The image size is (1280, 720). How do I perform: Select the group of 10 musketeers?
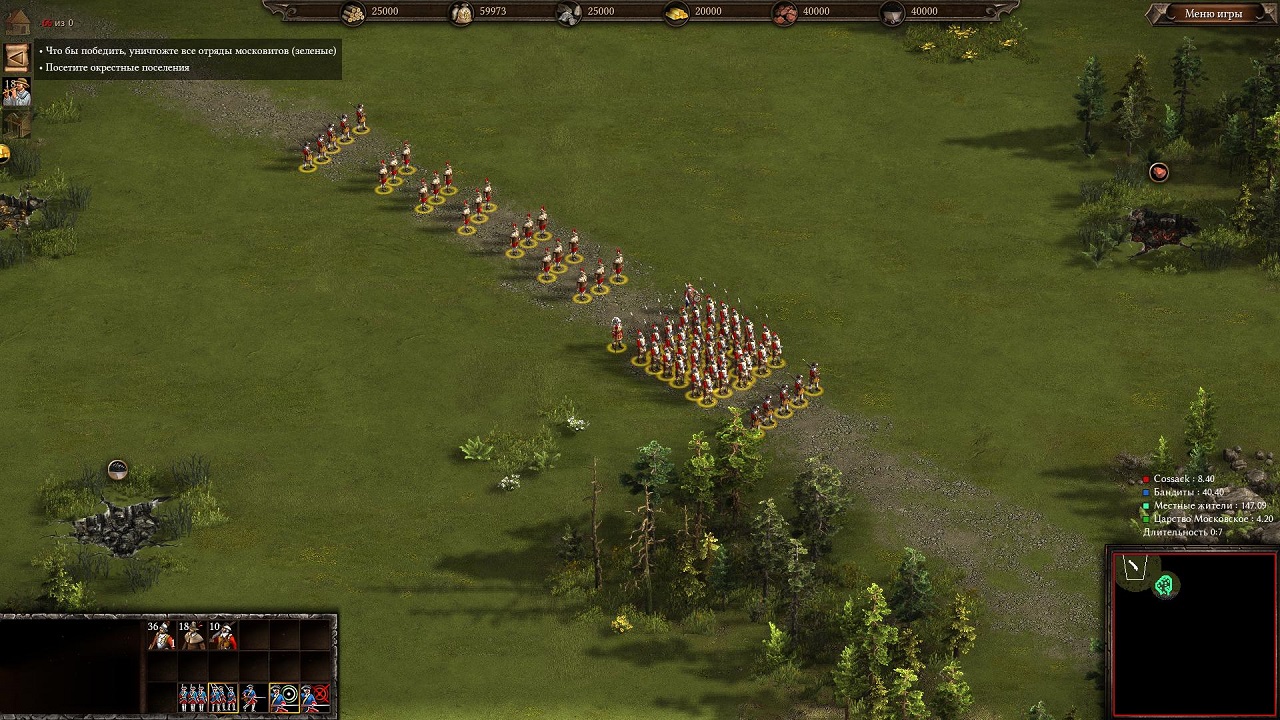click(223, 635)
